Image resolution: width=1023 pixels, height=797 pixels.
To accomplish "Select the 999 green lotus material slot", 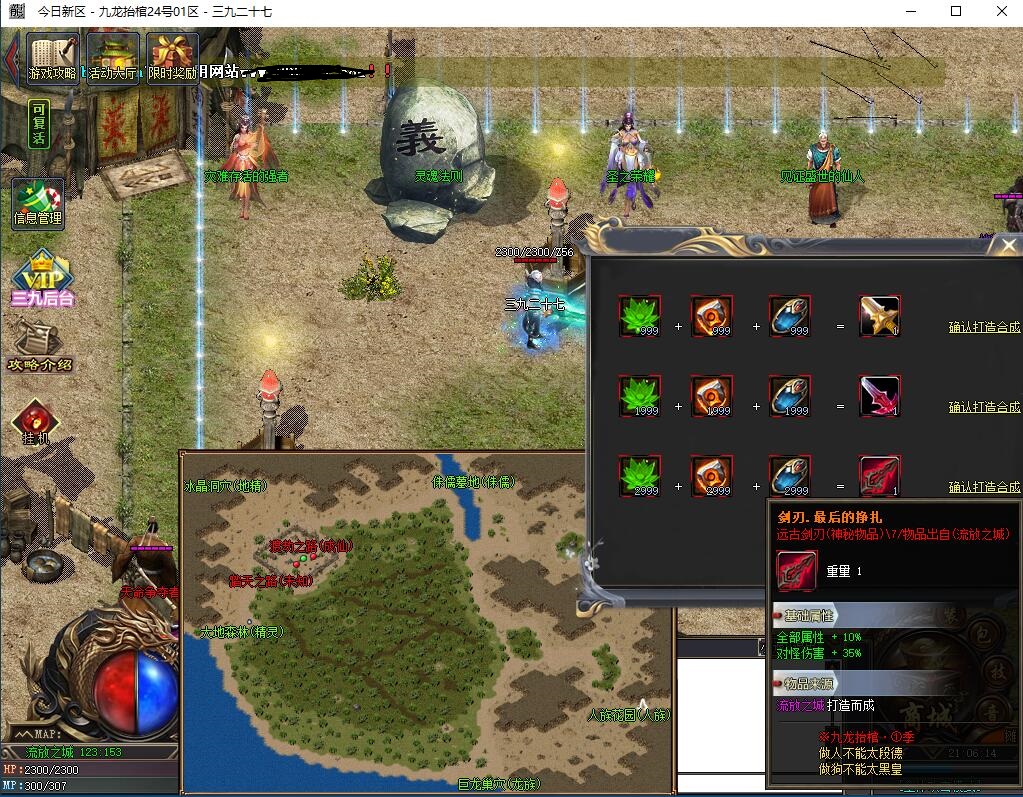I will [x=638, y=316].
